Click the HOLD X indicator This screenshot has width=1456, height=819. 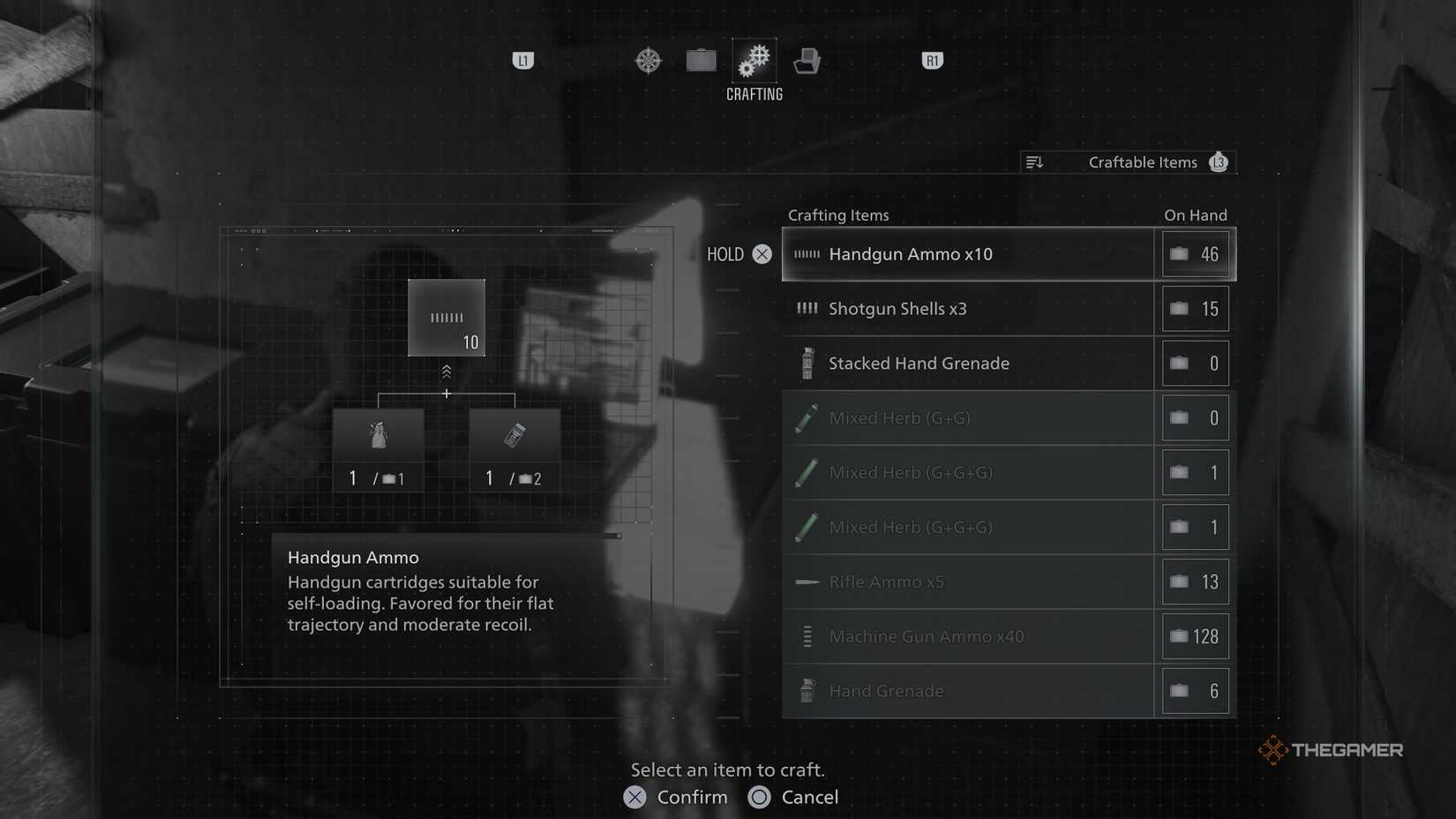(739, 254)
